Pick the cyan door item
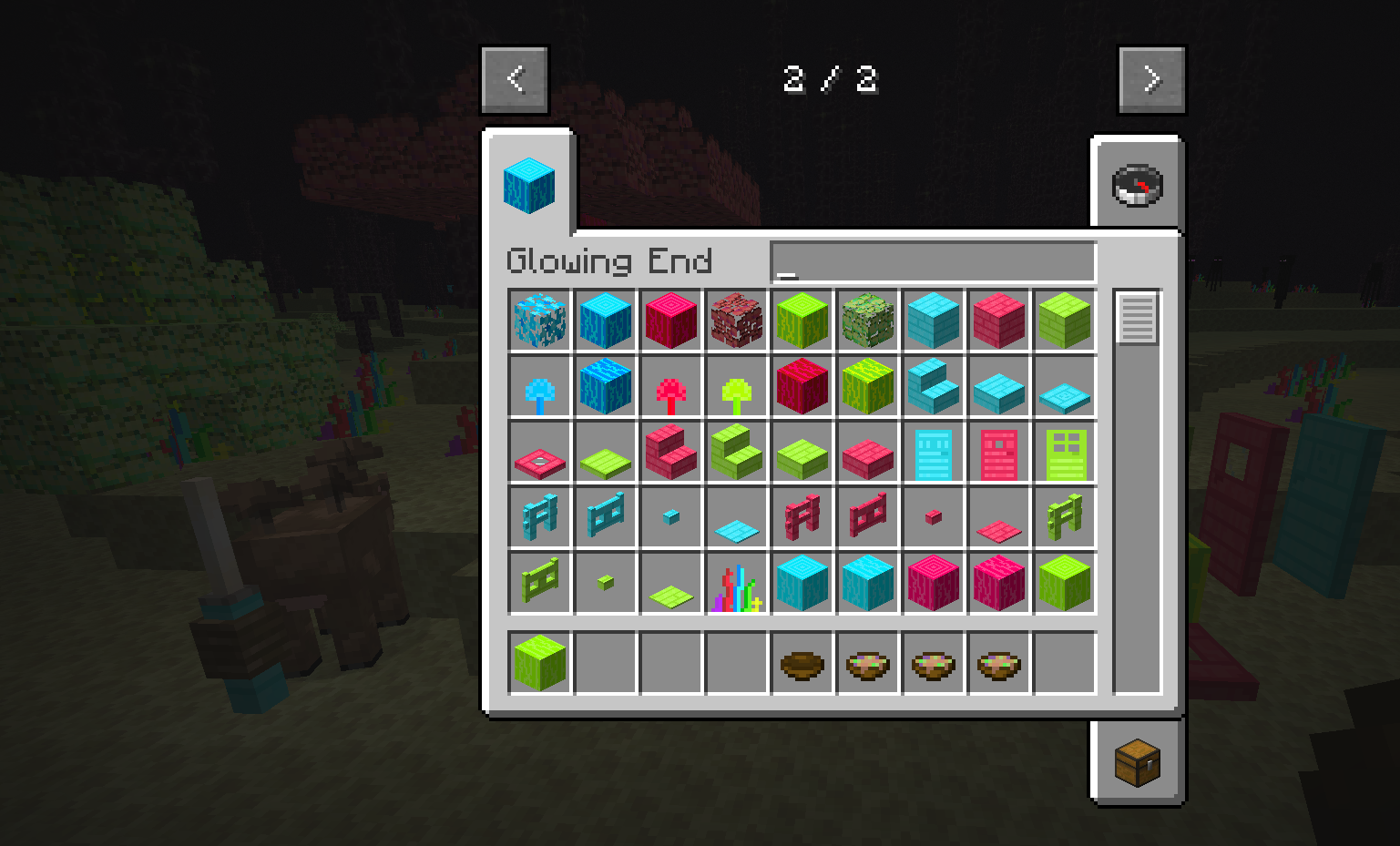Screen dimensions: 1400x846 click(934, 453)
